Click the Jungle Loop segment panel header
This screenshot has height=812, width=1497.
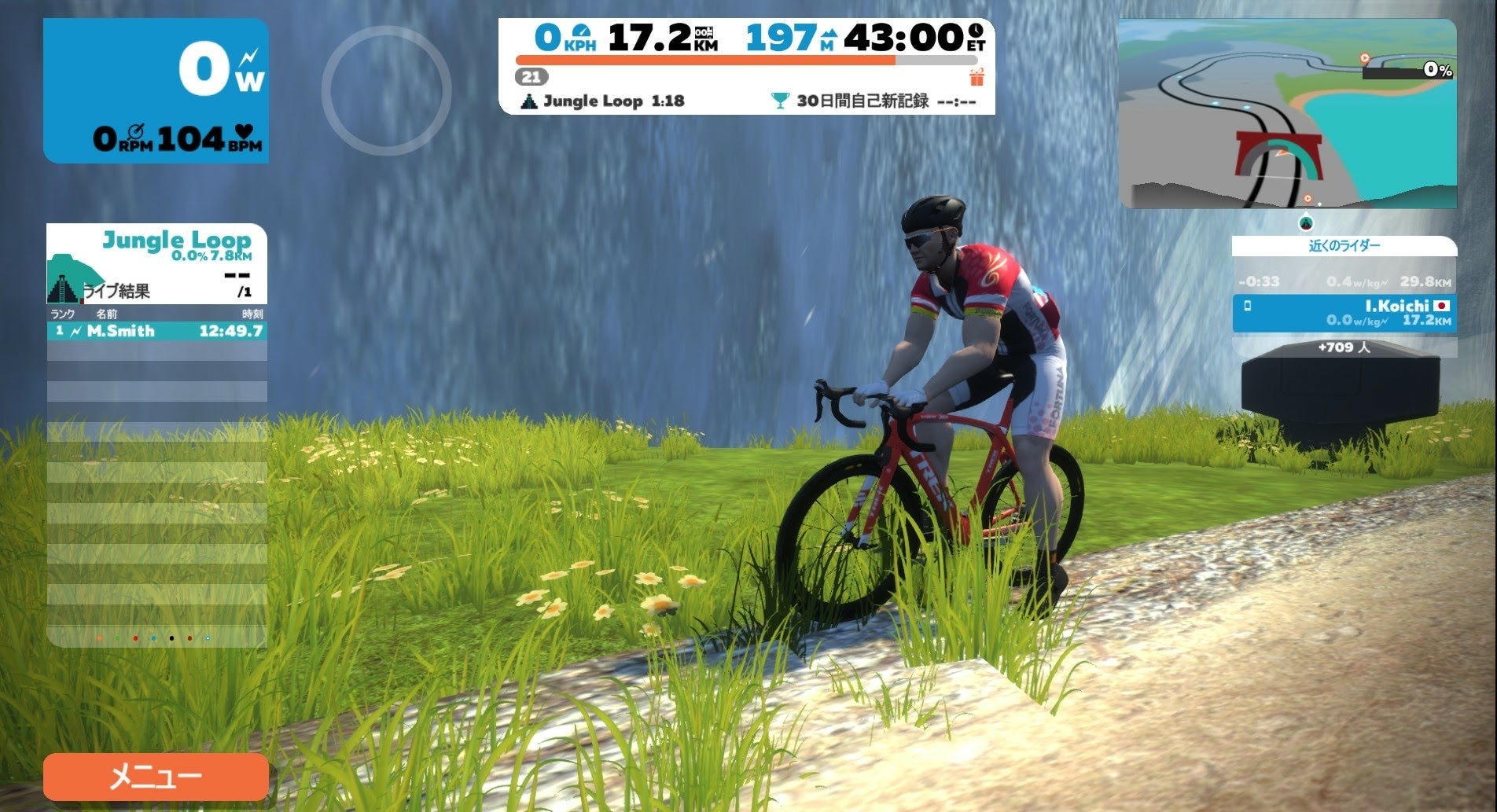pyautogui.click(x=156, y=263)
